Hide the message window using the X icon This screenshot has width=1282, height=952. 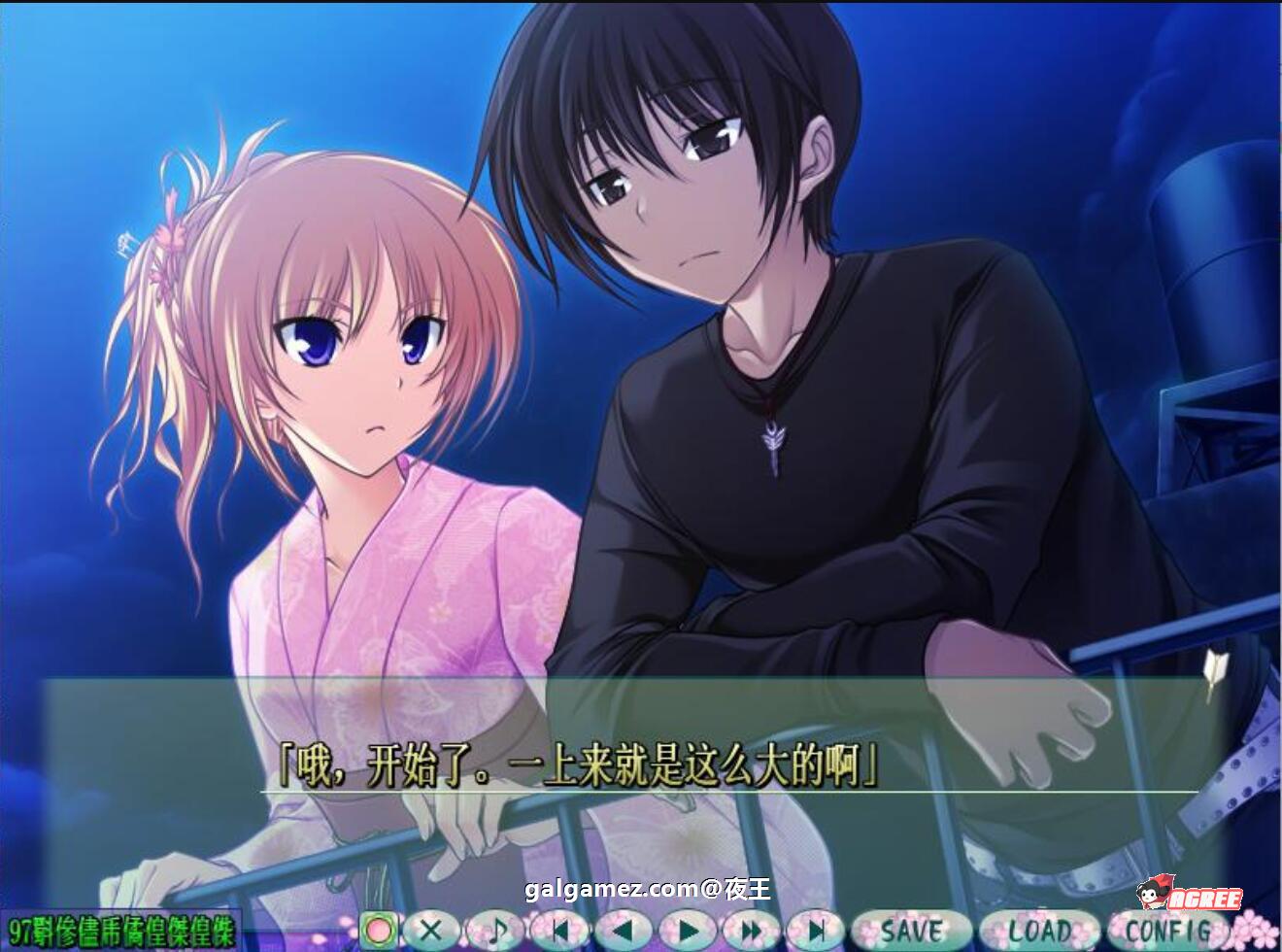[431, 931]
